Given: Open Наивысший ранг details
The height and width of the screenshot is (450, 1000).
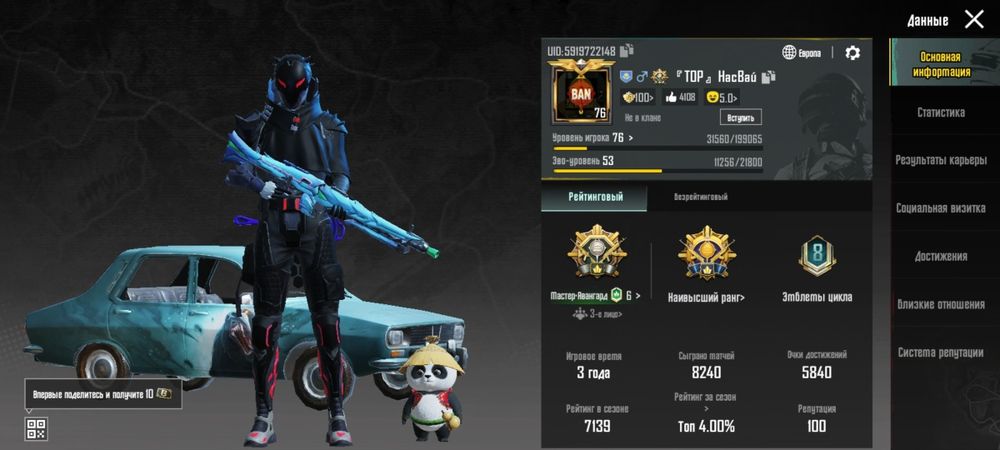Looking at the screenshot, I should [706, 254].
